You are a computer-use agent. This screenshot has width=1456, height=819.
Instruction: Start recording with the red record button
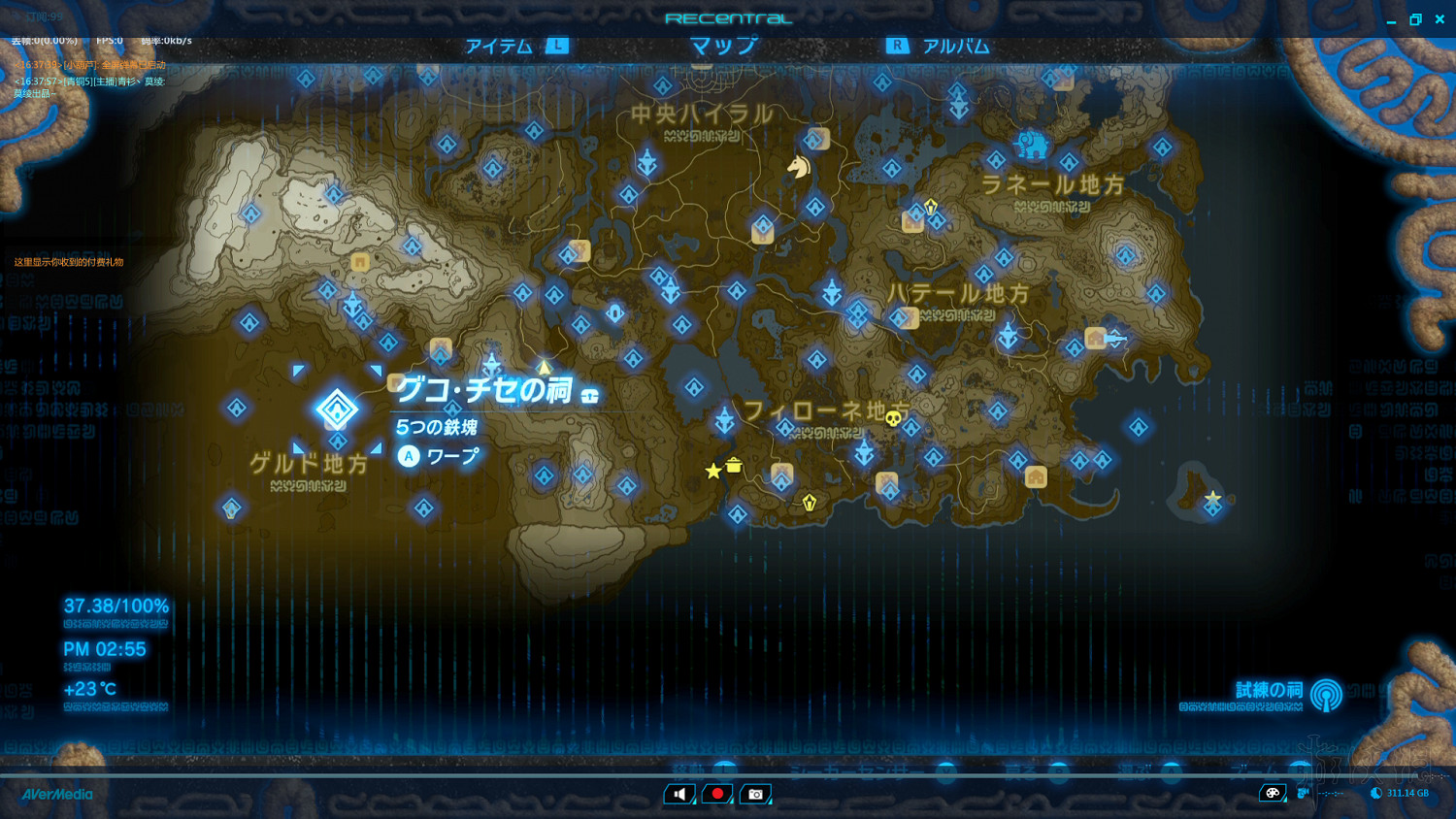tap(717, 794)
